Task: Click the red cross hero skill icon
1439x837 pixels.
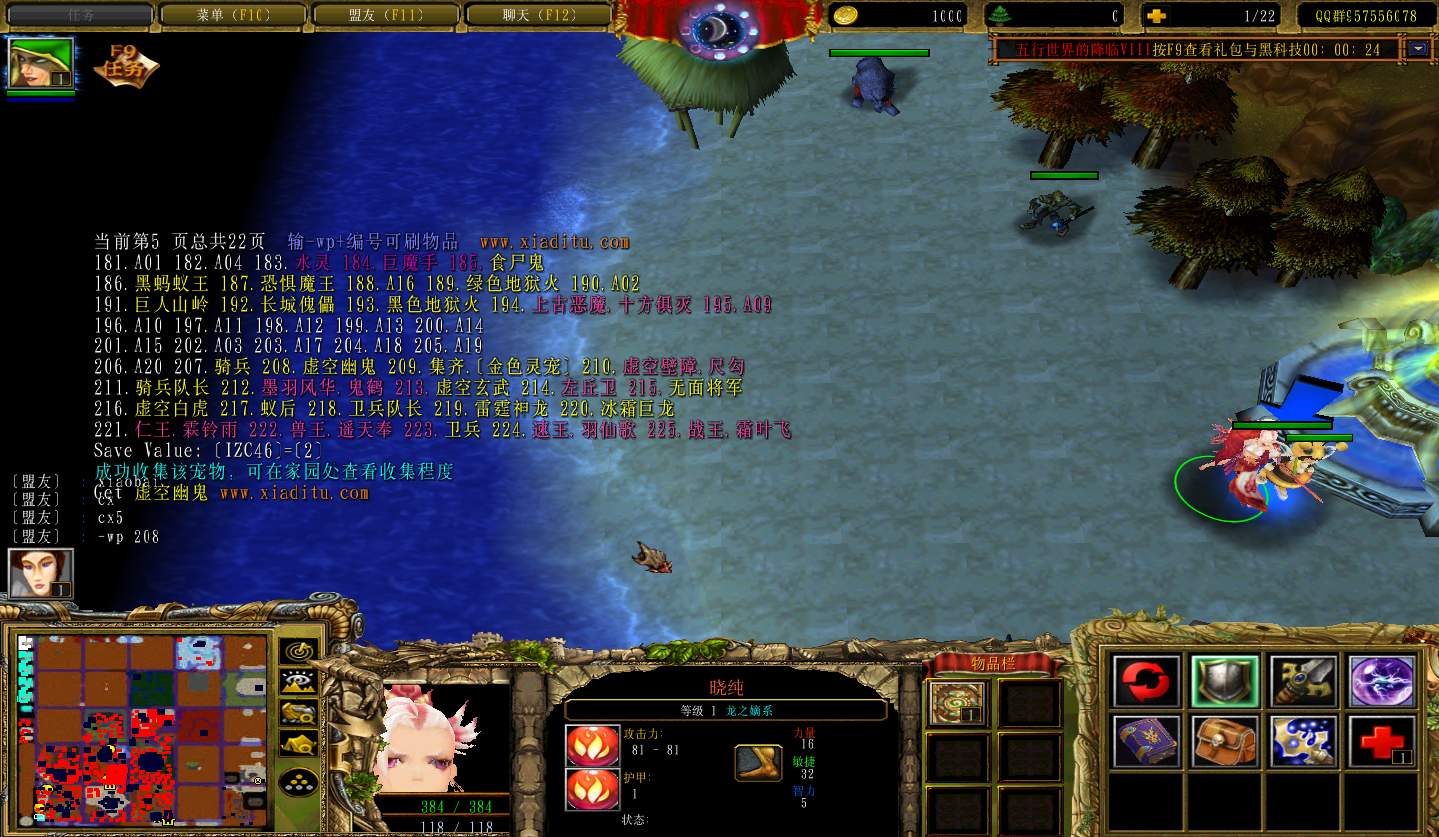Action: 1382,741
